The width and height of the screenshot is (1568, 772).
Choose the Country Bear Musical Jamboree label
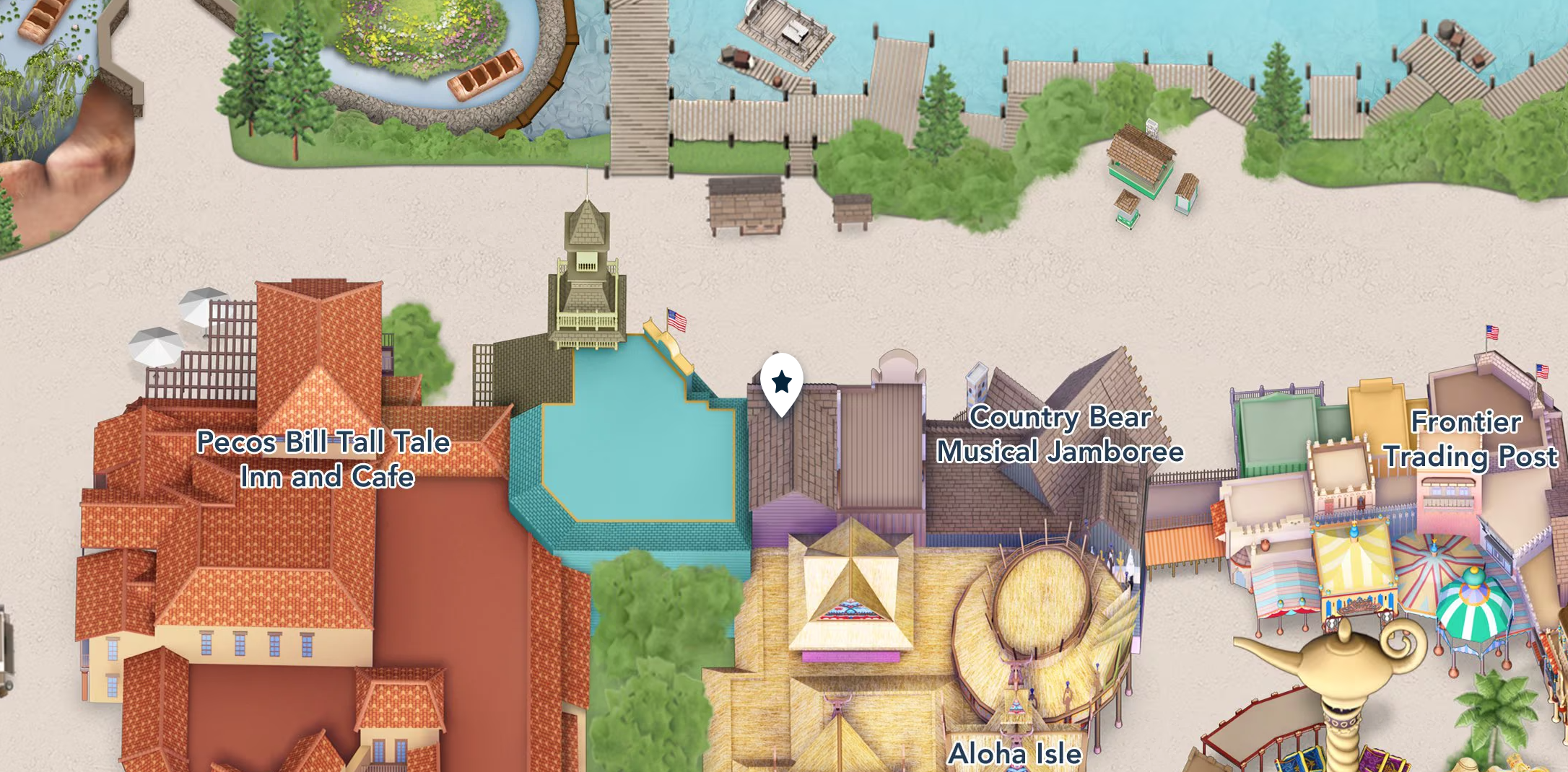pos(1060,434)
